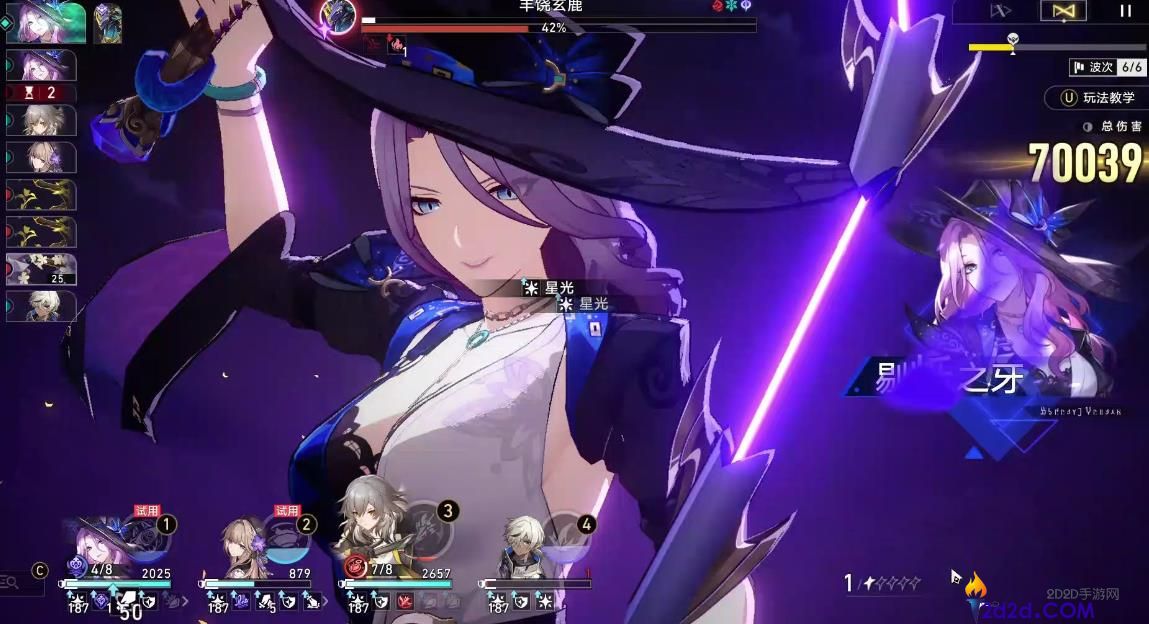Select the white-haired fourth party member portrait
The height and width of the screenshot is (624, 1149).
click(519, 540)
